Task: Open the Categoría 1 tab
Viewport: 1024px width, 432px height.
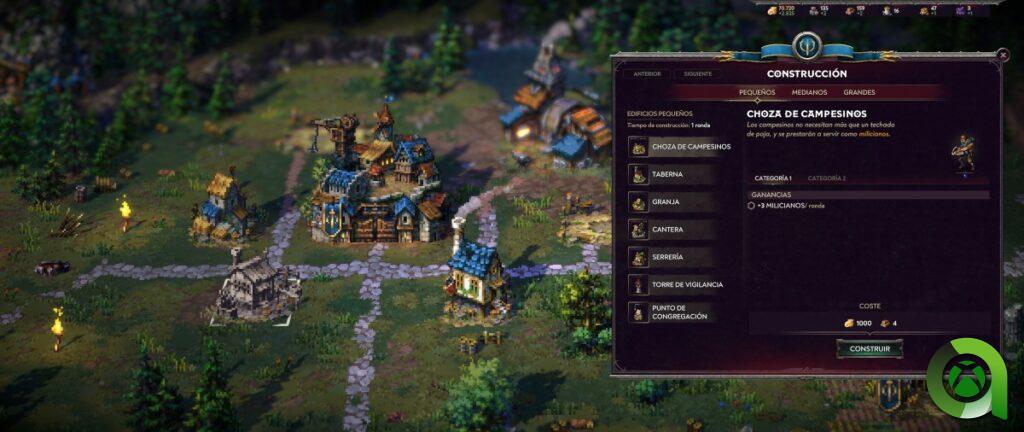Action: tap(772, 178)
